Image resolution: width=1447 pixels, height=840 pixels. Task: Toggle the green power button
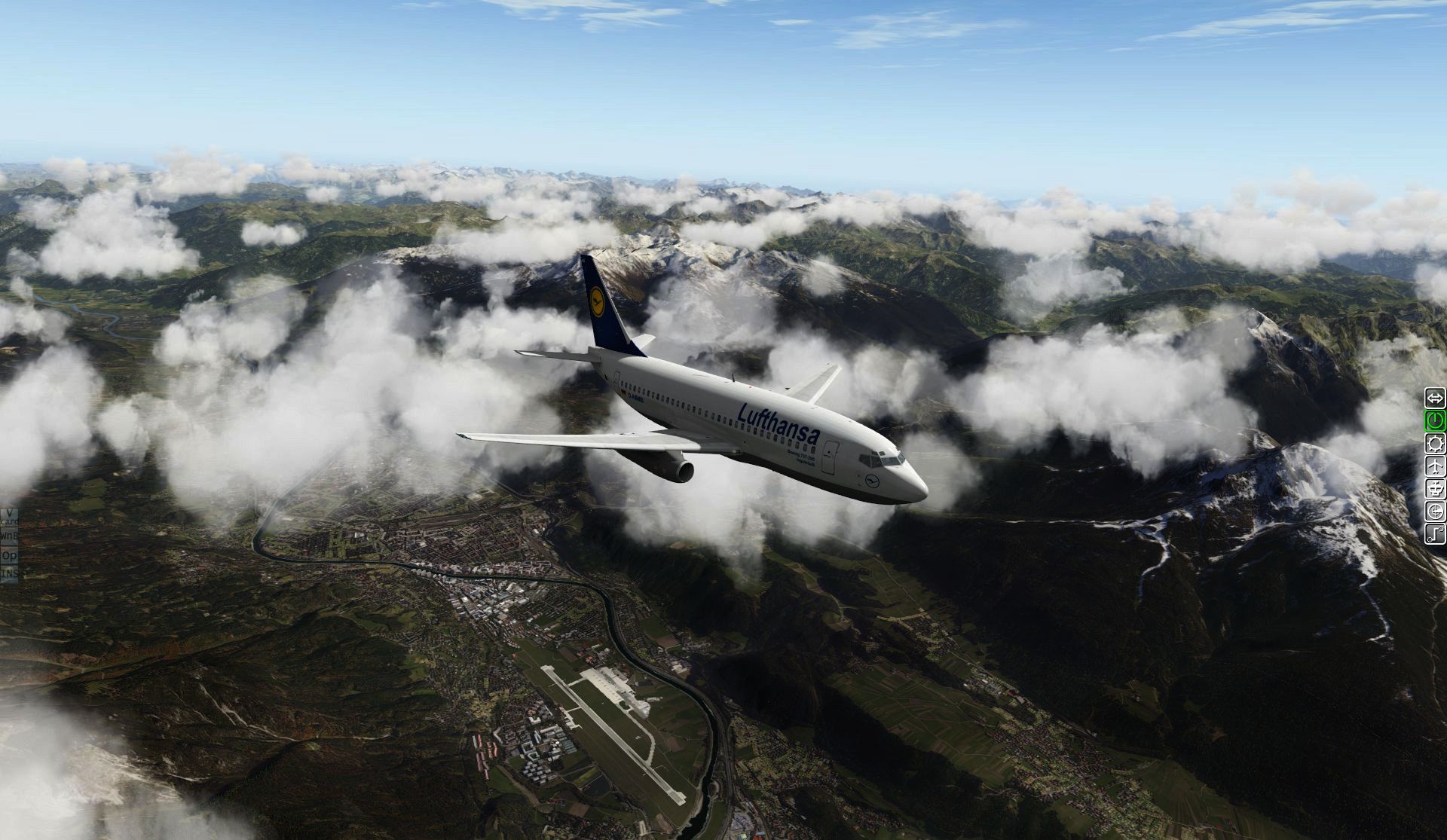click(x=1435, y=420)
